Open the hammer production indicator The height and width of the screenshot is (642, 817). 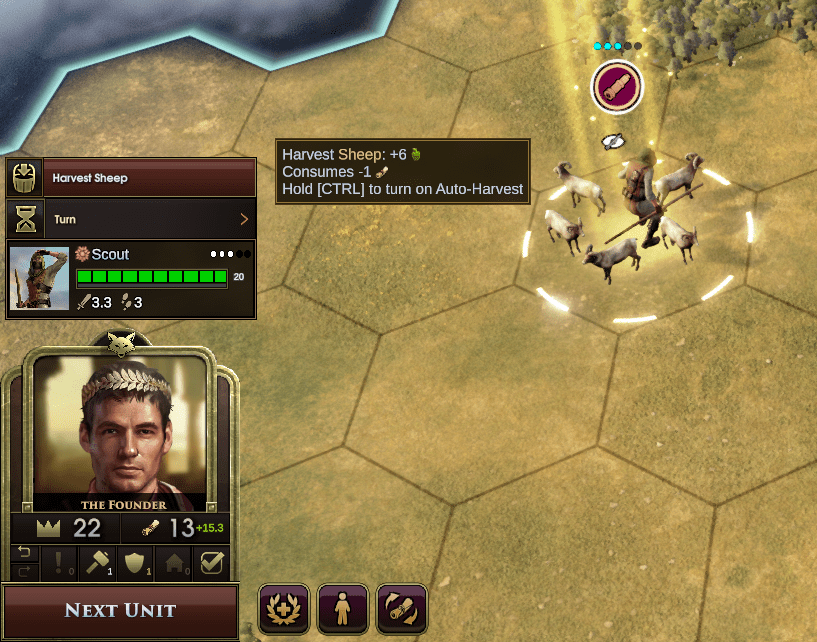click(96, 563)
